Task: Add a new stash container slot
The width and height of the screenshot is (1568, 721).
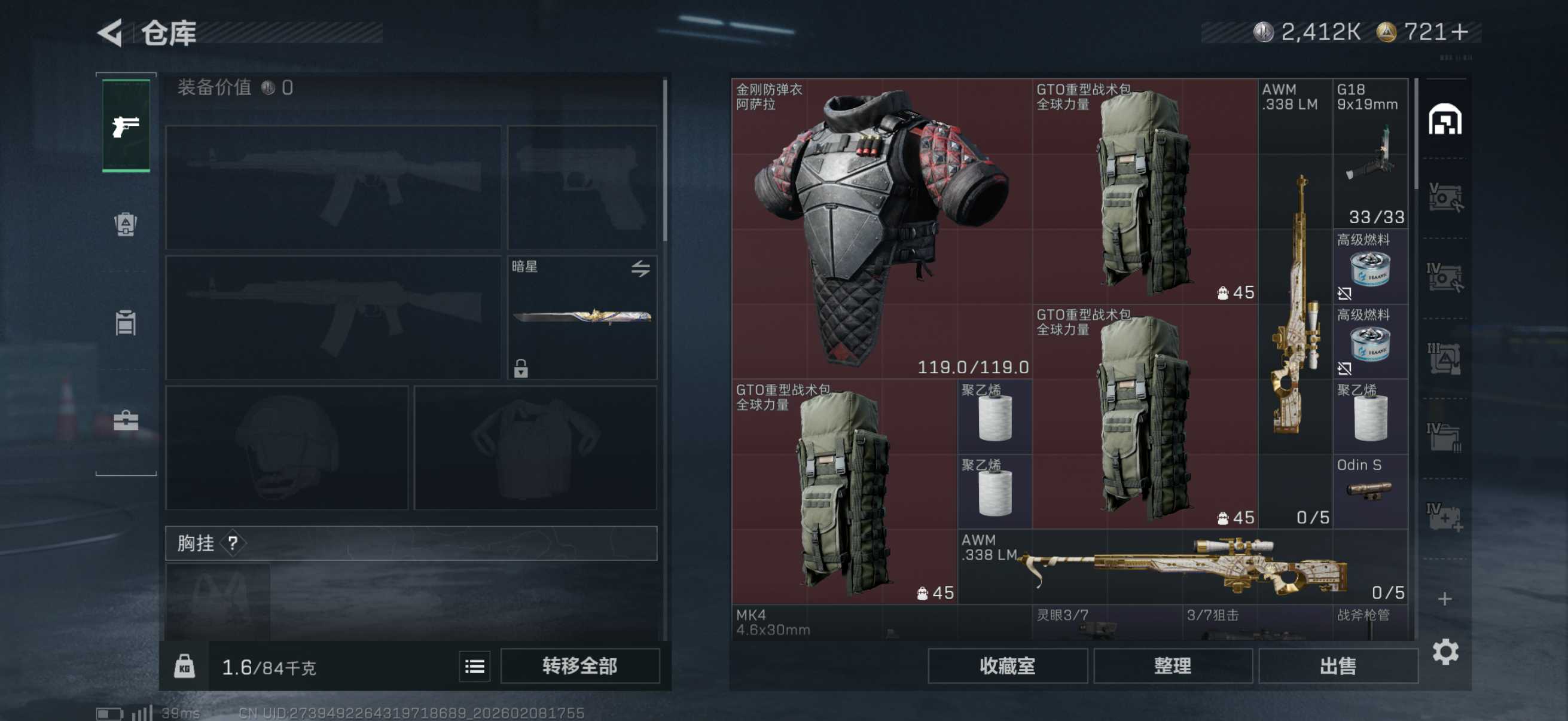Action: point(1445,598)
